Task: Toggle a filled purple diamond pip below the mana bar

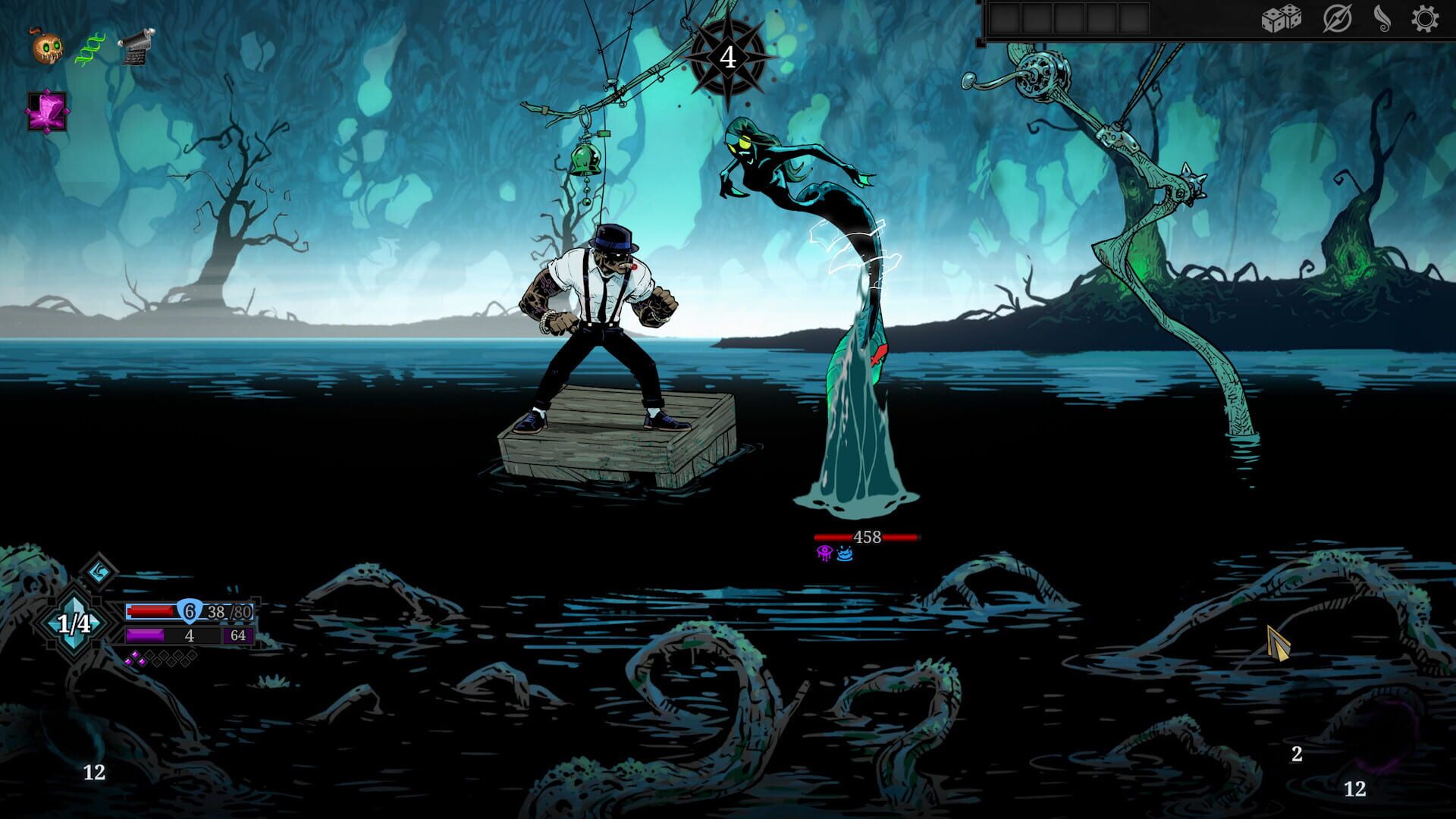Action: pyautogui.click(x=134, y=655)
